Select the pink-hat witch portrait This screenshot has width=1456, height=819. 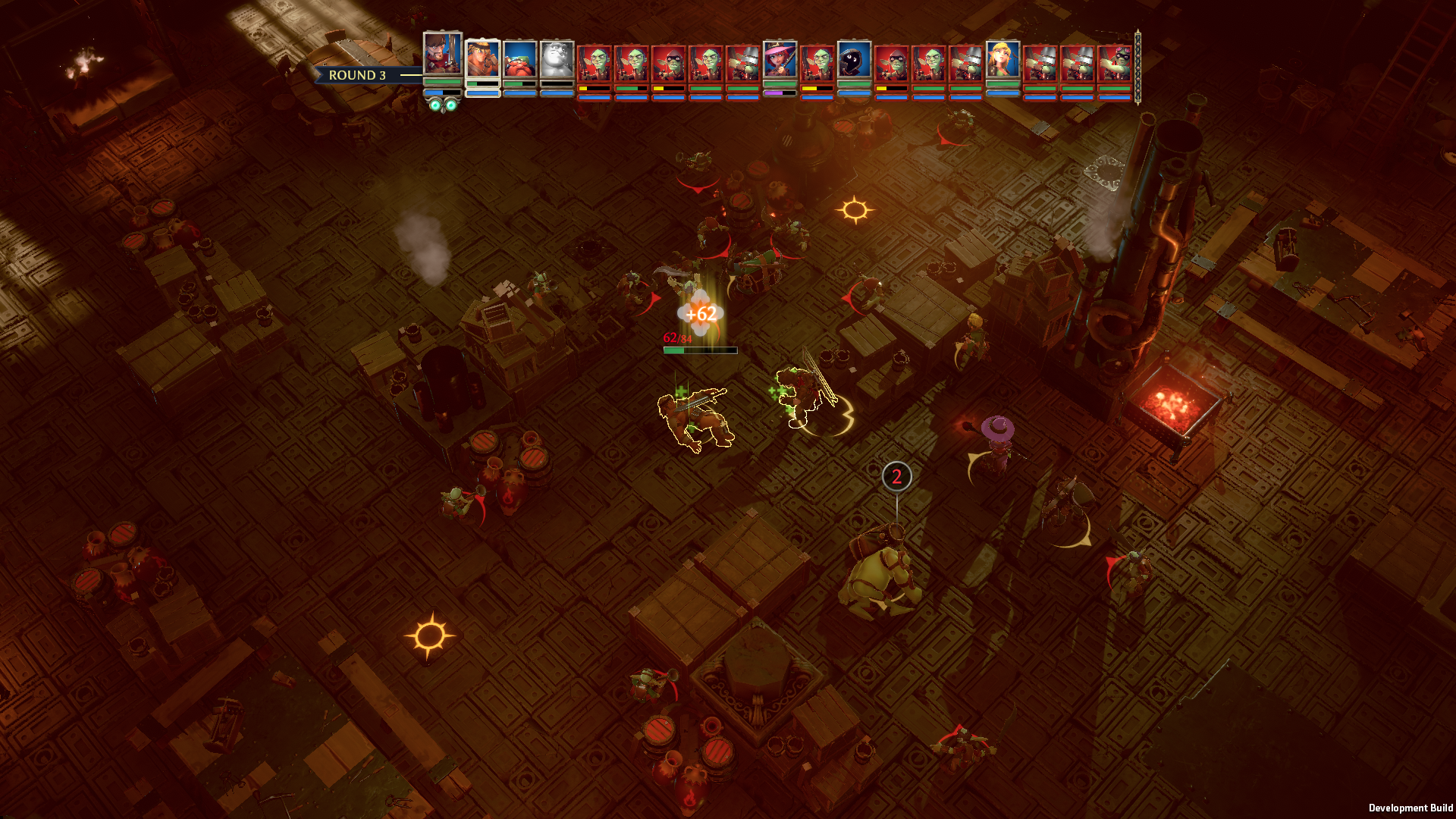coord(780,60)
